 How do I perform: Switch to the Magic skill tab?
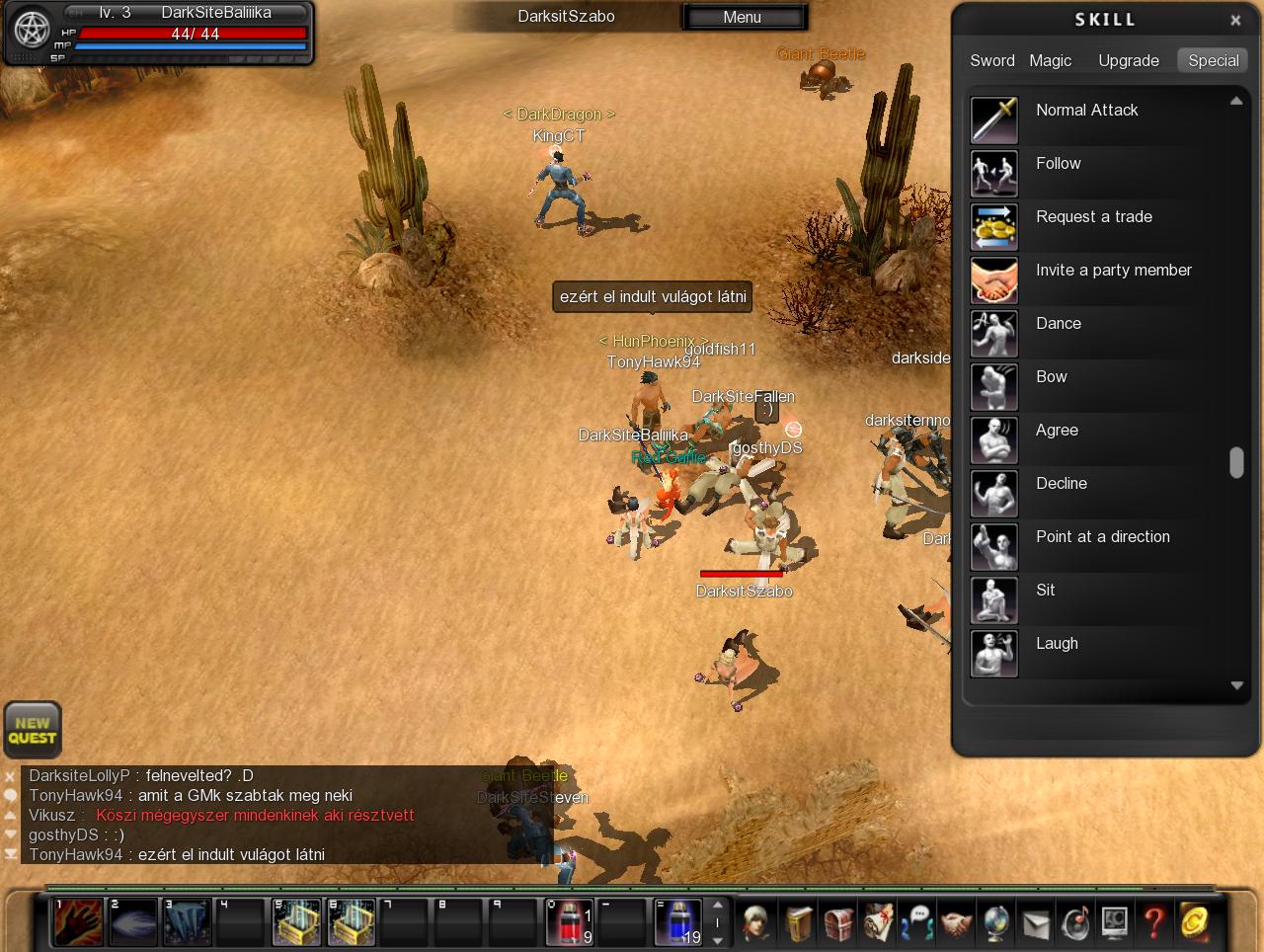point(1050,60)
